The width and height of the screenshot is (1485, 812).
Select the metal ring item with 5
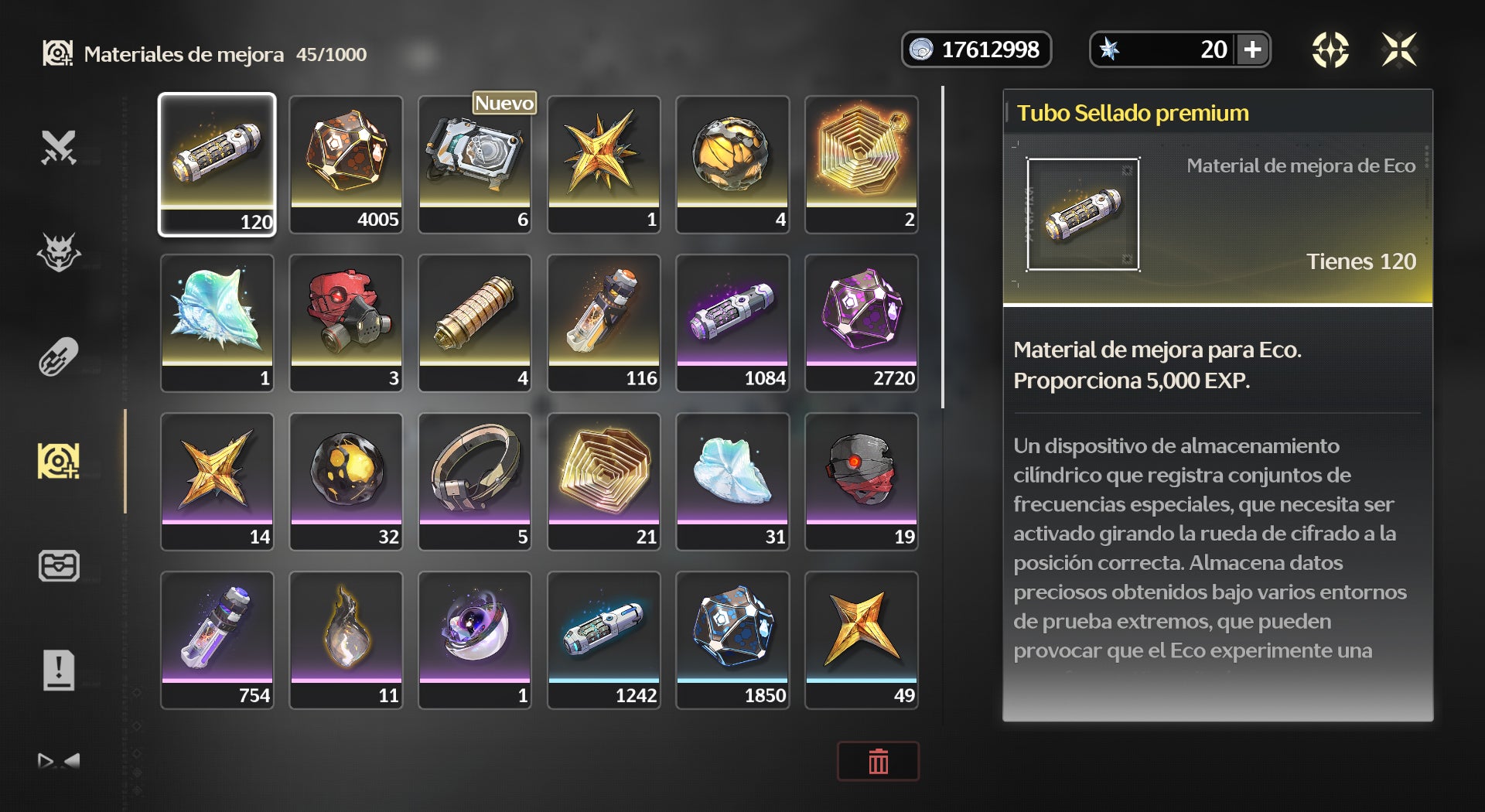tap(475, 481)
